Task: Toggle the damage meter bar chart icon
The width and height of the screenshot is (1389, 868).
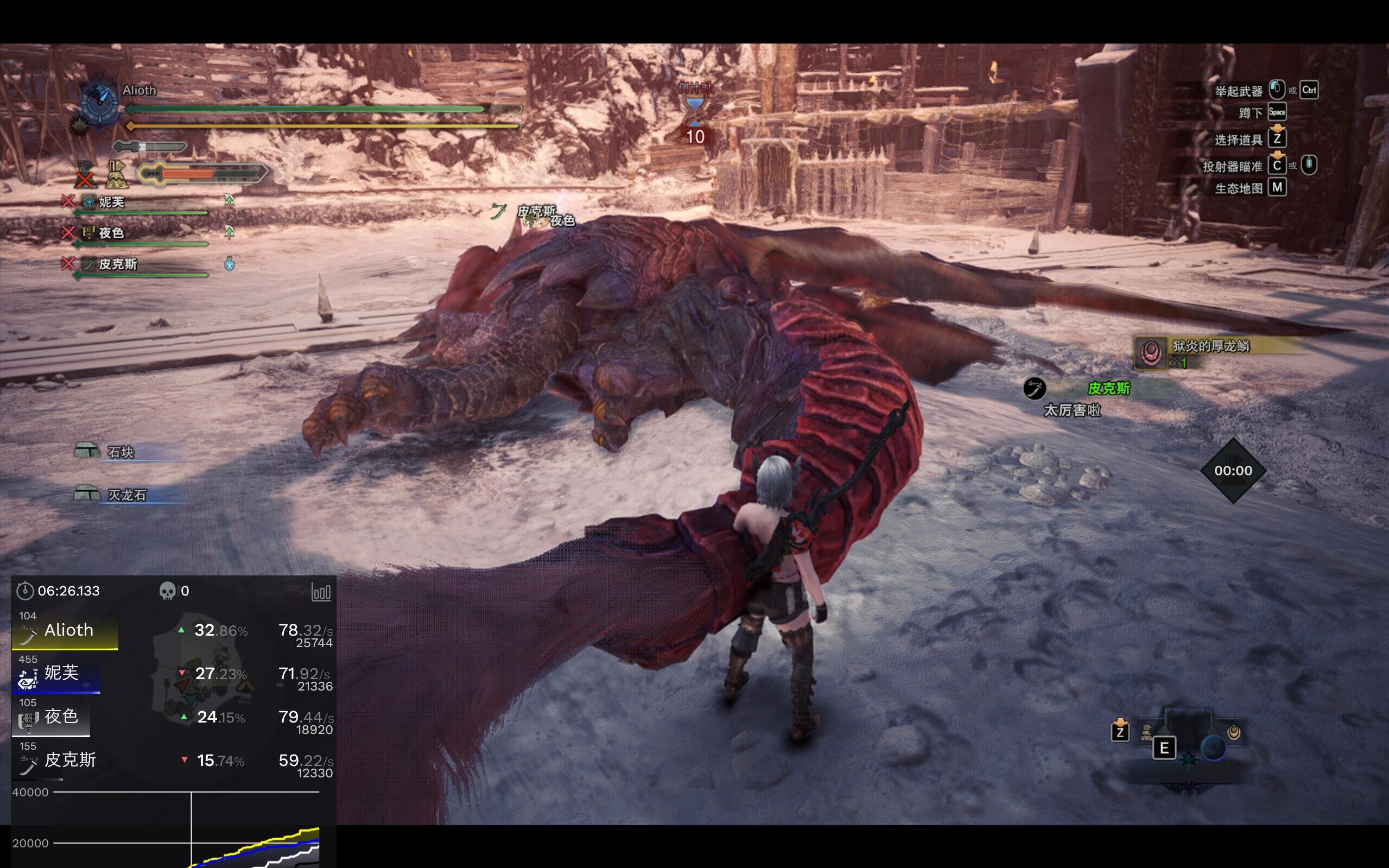Action: (321, 592)
